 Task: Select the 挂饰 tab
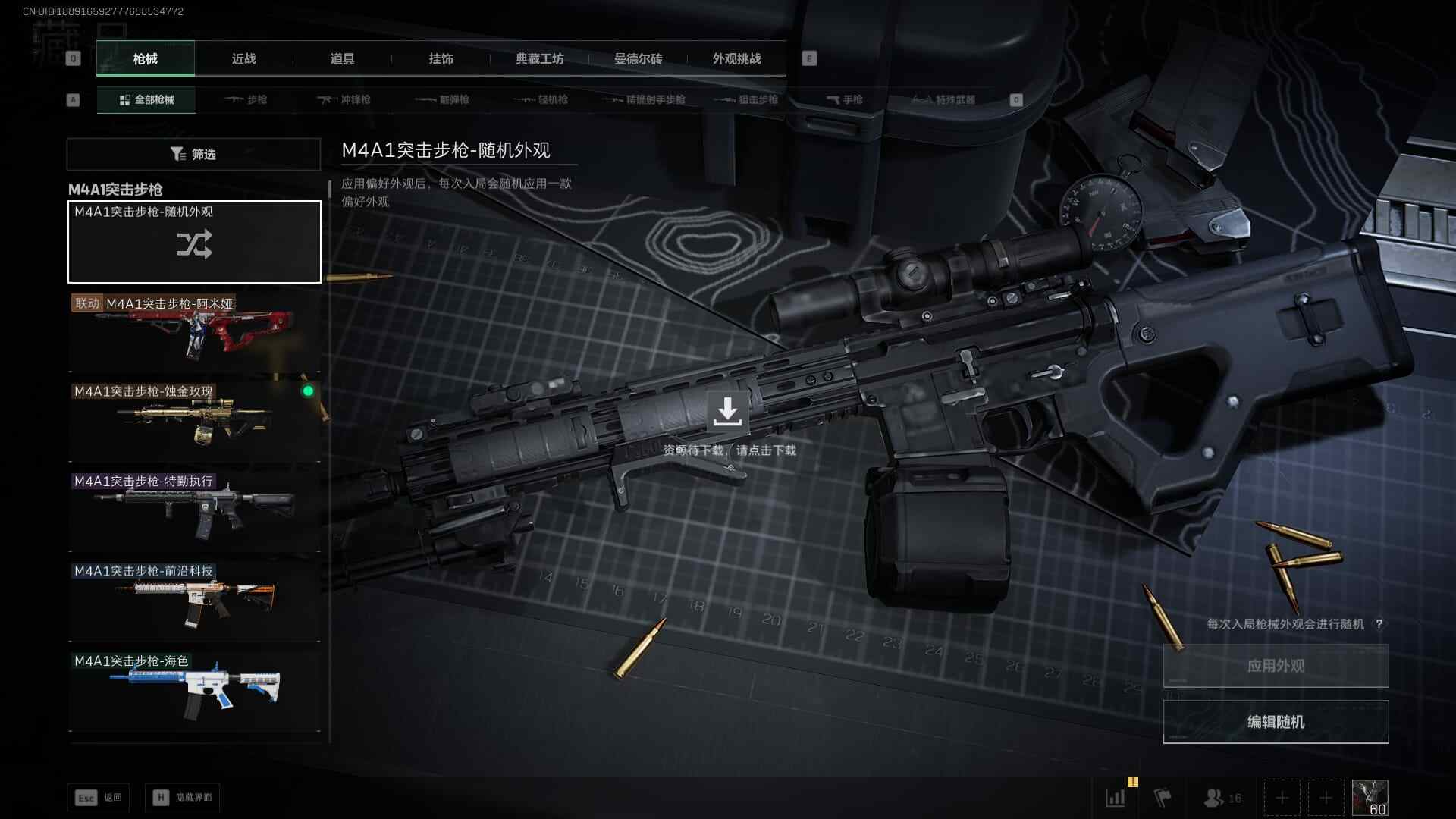point(441,59)
